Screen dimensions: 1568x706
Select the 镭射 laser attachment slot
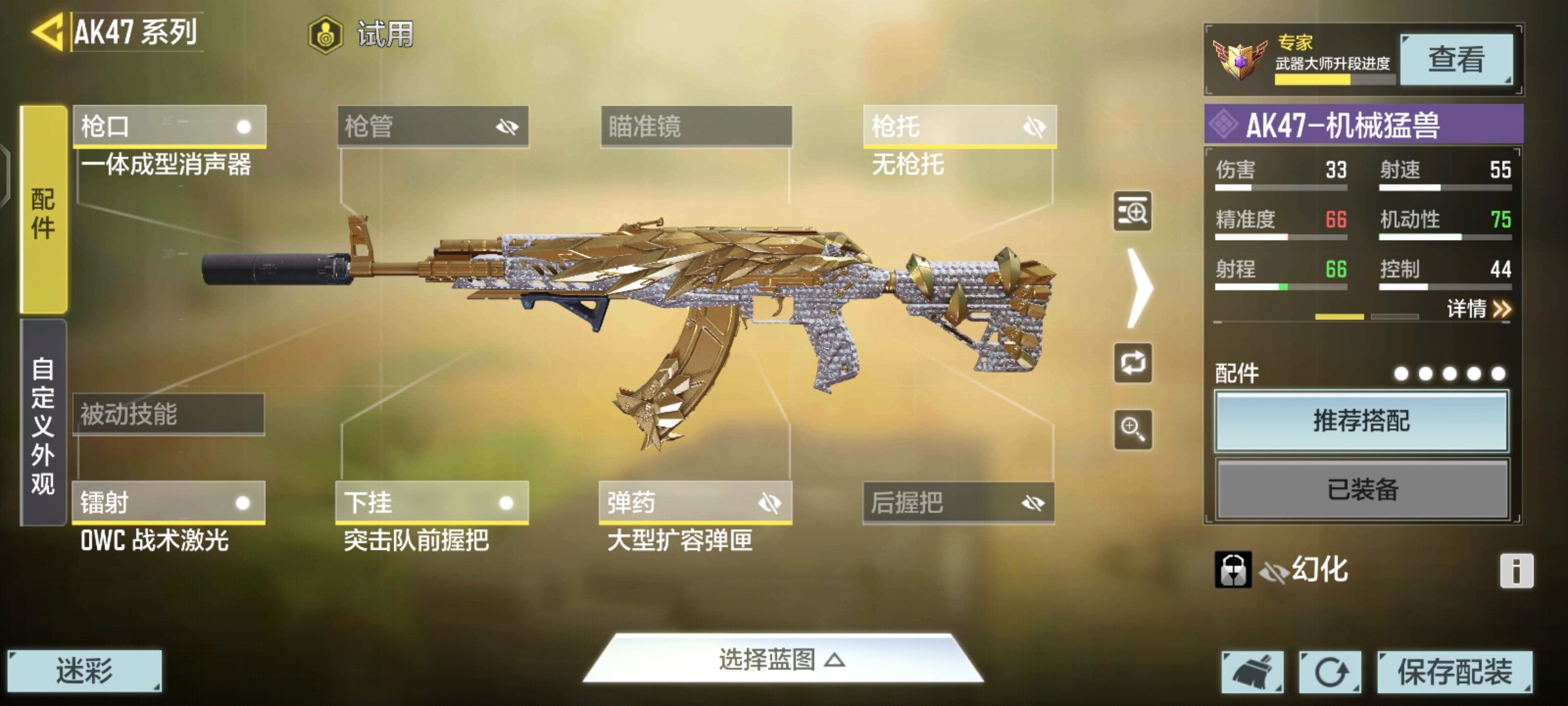point(168,503)
